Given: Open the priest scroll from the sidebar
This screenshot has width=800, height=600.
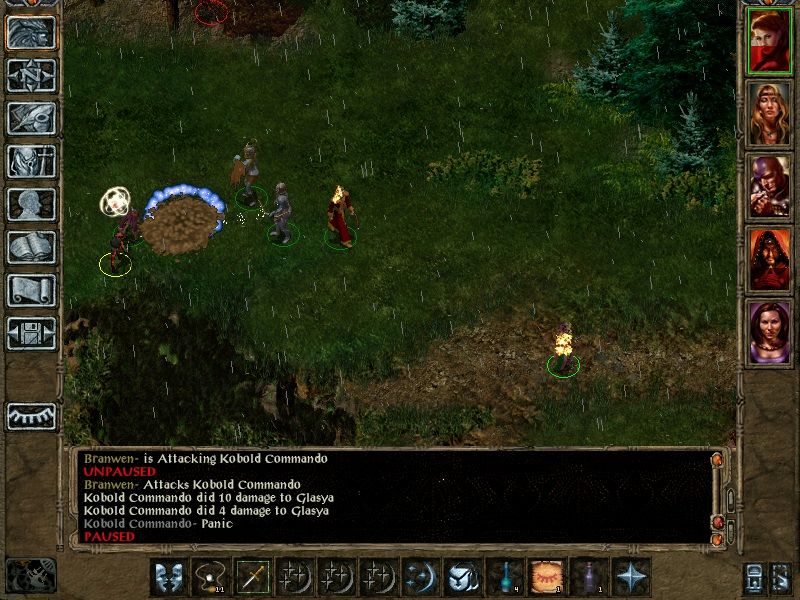Looking at the screenshot, I should tap(31, 290).
